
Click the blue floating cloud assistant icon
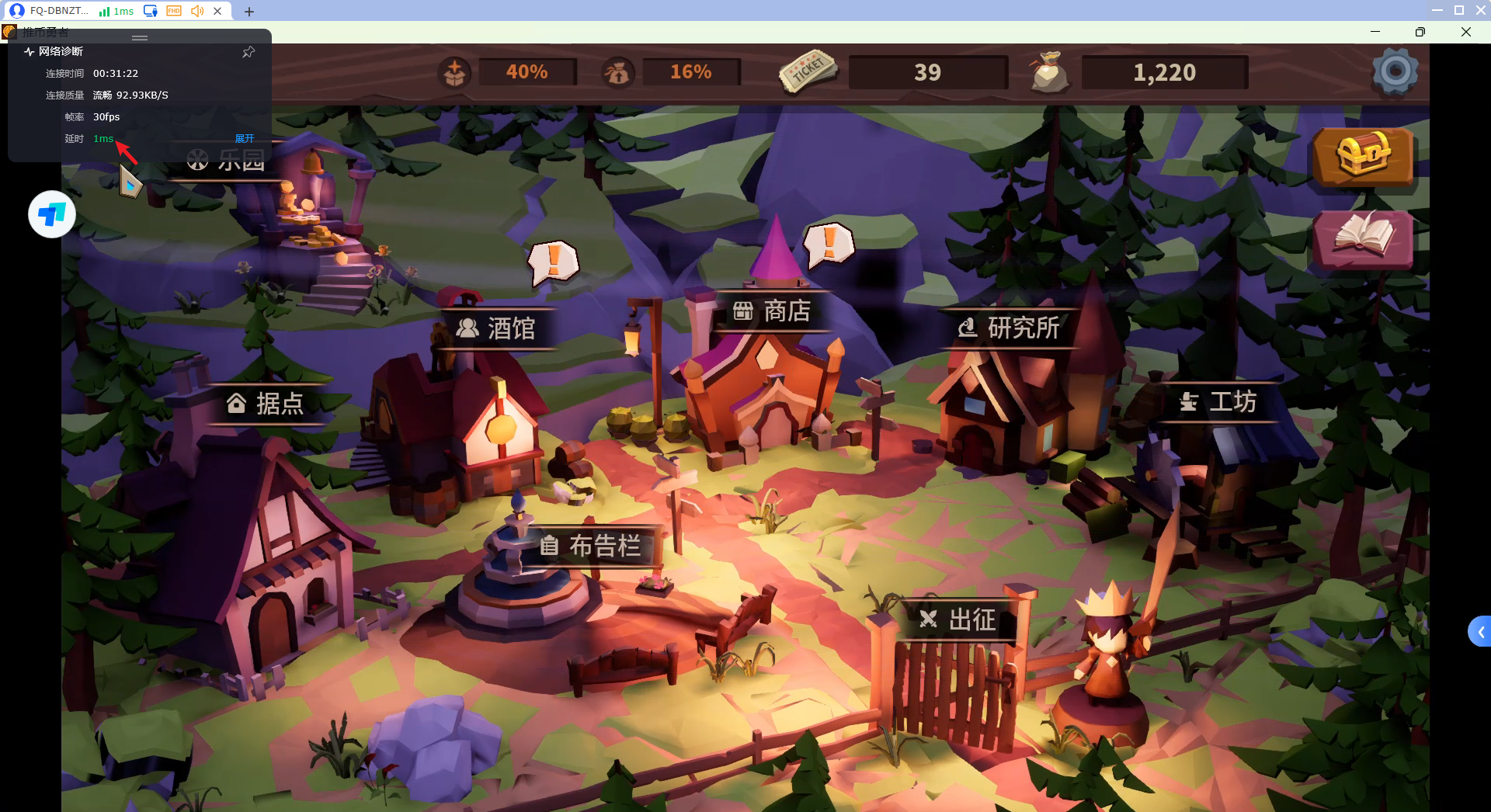point(52,214)
